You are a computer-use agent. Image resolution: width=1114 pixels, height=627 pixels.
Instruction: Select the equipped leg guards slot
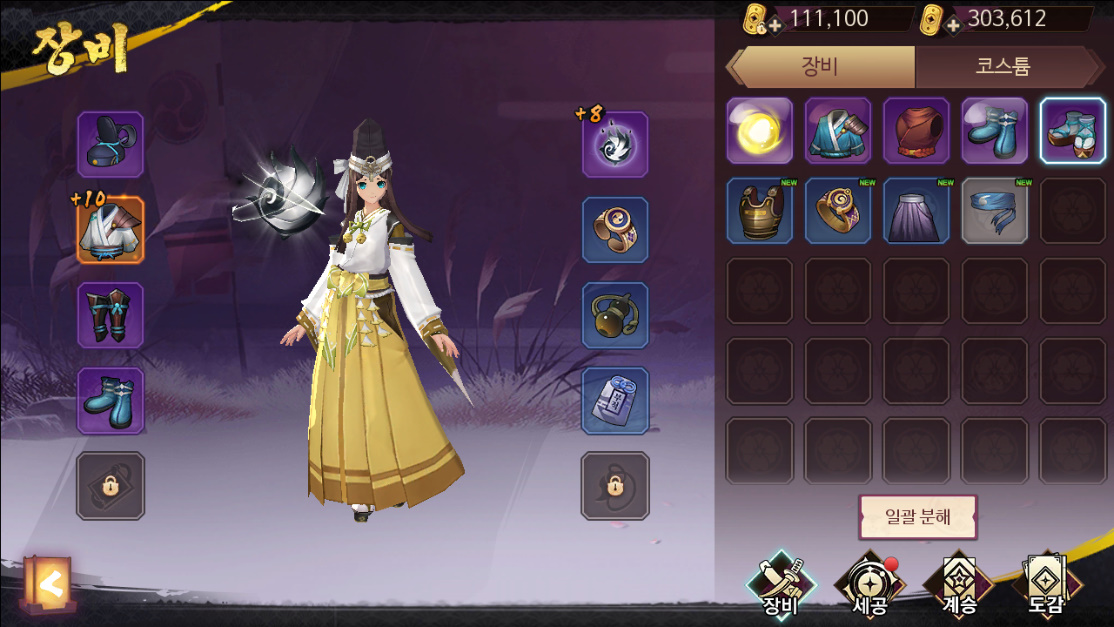pyautogui.click(x=110, y=315)
